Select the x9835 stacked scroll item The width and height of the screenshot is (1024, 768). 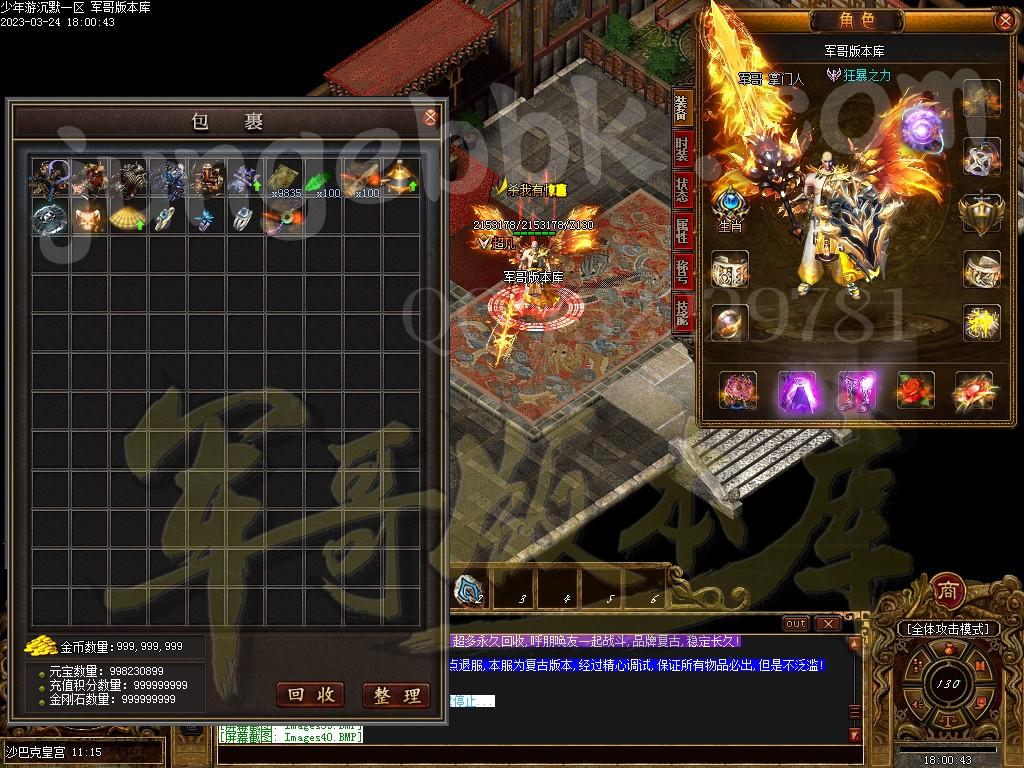(x=283, y=178)
